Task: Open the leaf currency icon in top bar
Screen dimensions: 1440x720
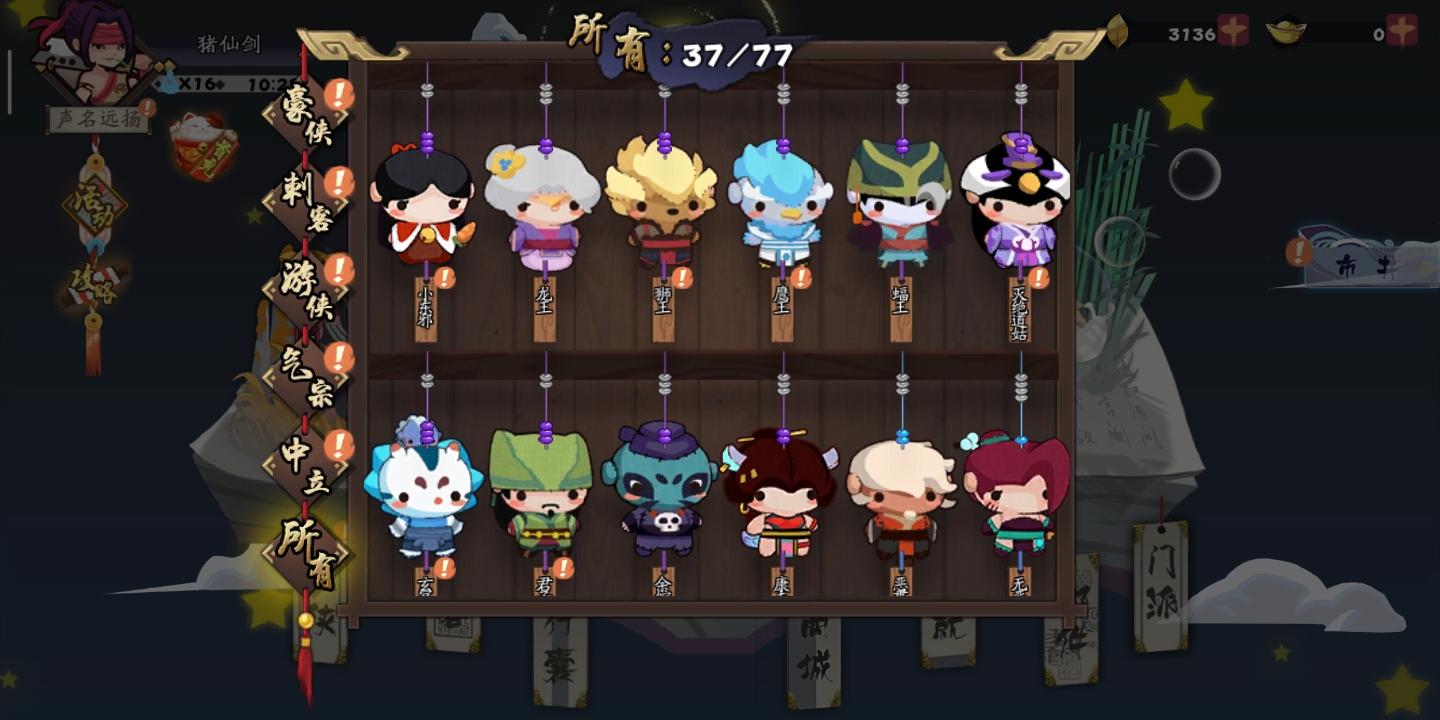Action: click(1119, 30)
